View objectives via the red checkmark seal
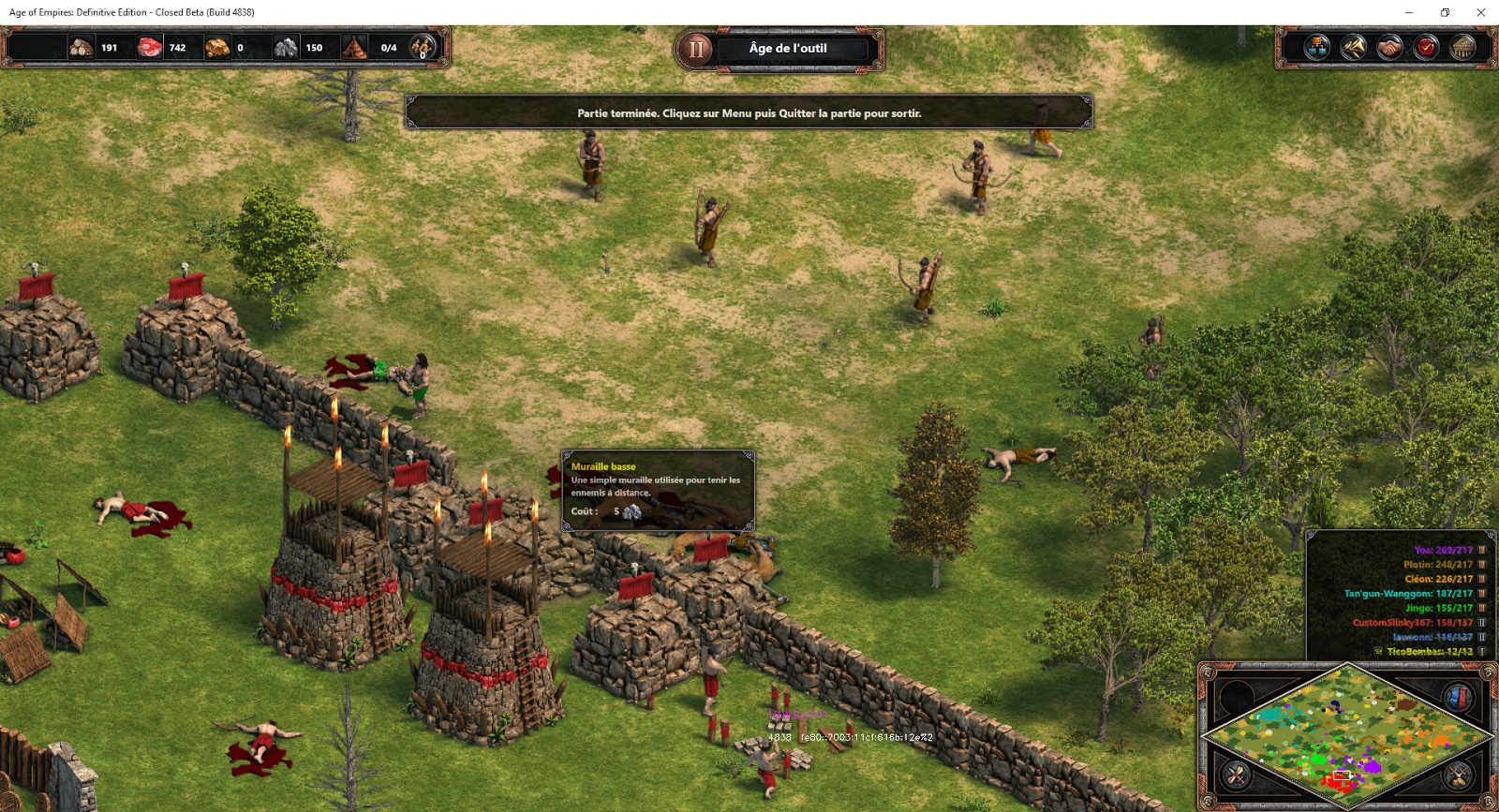Screen dimensions: 1499x812 coord(1425,47)
